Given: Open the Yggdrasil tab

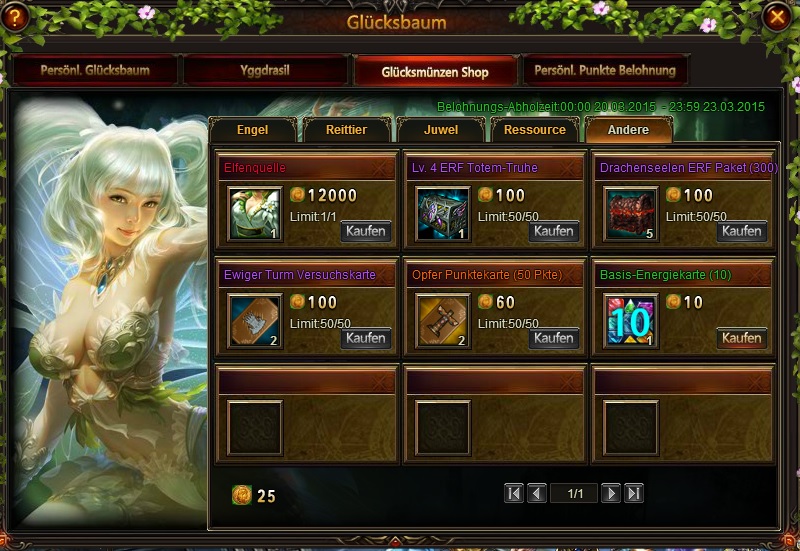Looking at the screenshot, I should pyautogui.click(x=265, y=71).
